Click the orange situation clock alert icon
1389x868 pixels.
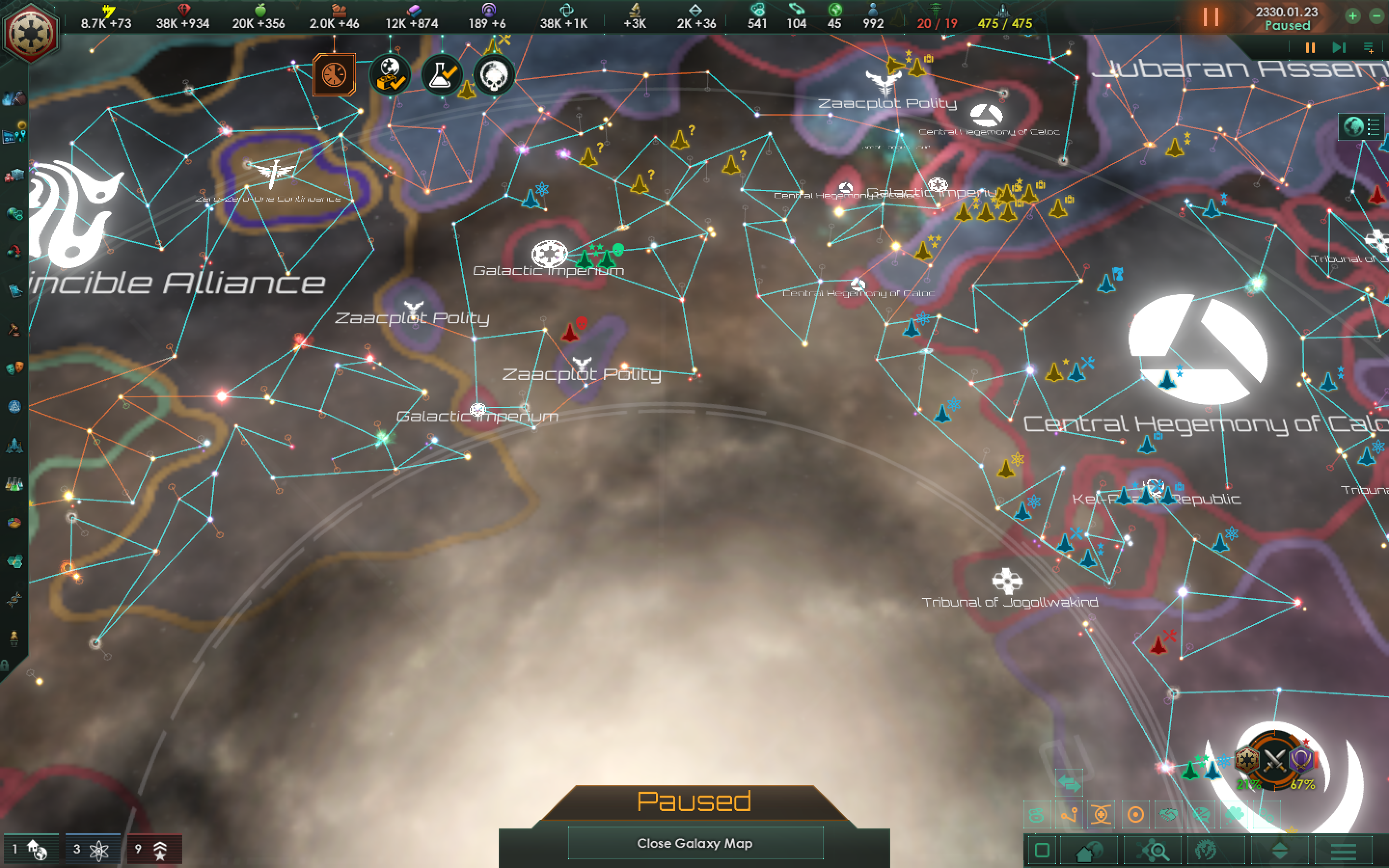[x=335, y=76]
